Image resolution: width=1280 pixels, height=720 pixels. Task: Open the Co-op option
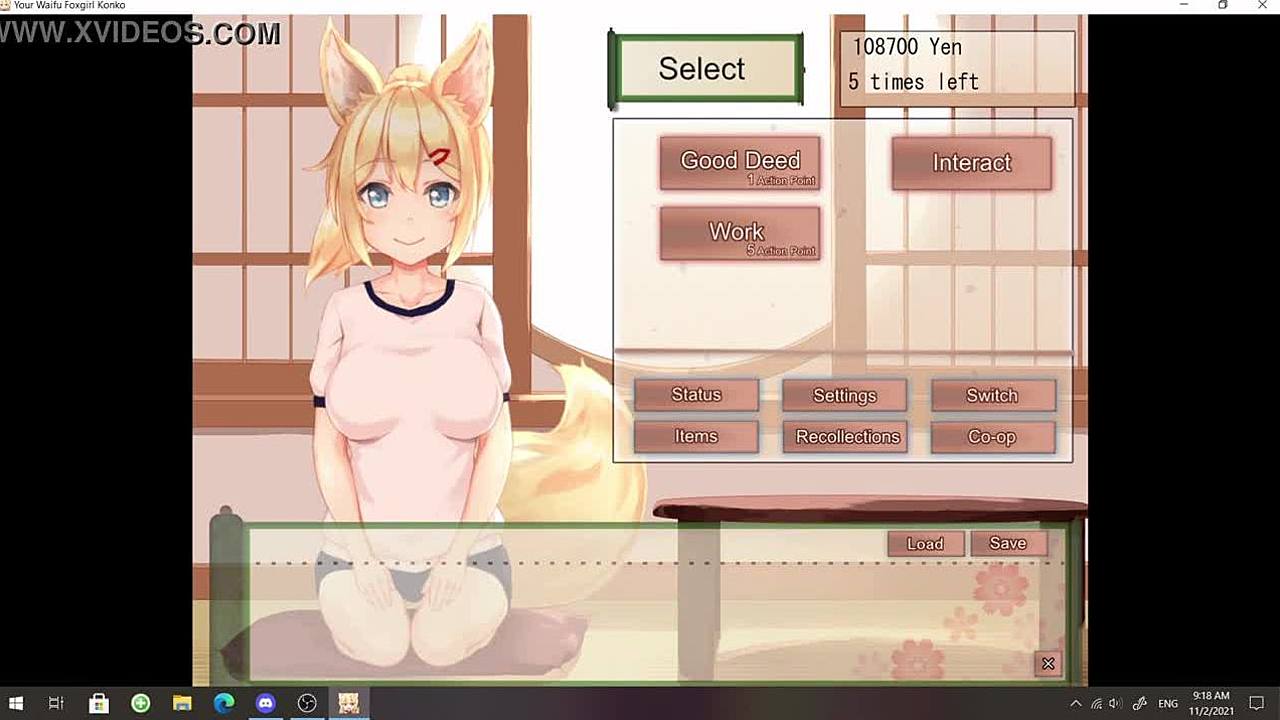992,437
